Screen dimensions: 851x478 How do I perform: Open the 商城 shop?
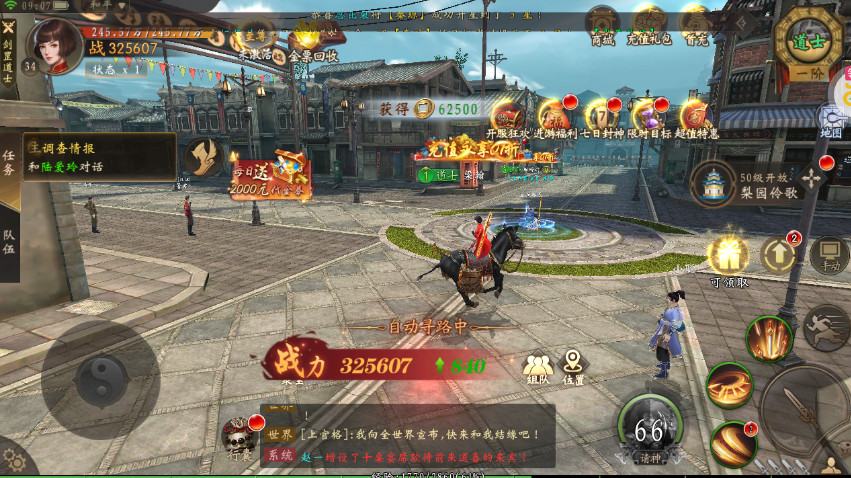click(602, 24)
